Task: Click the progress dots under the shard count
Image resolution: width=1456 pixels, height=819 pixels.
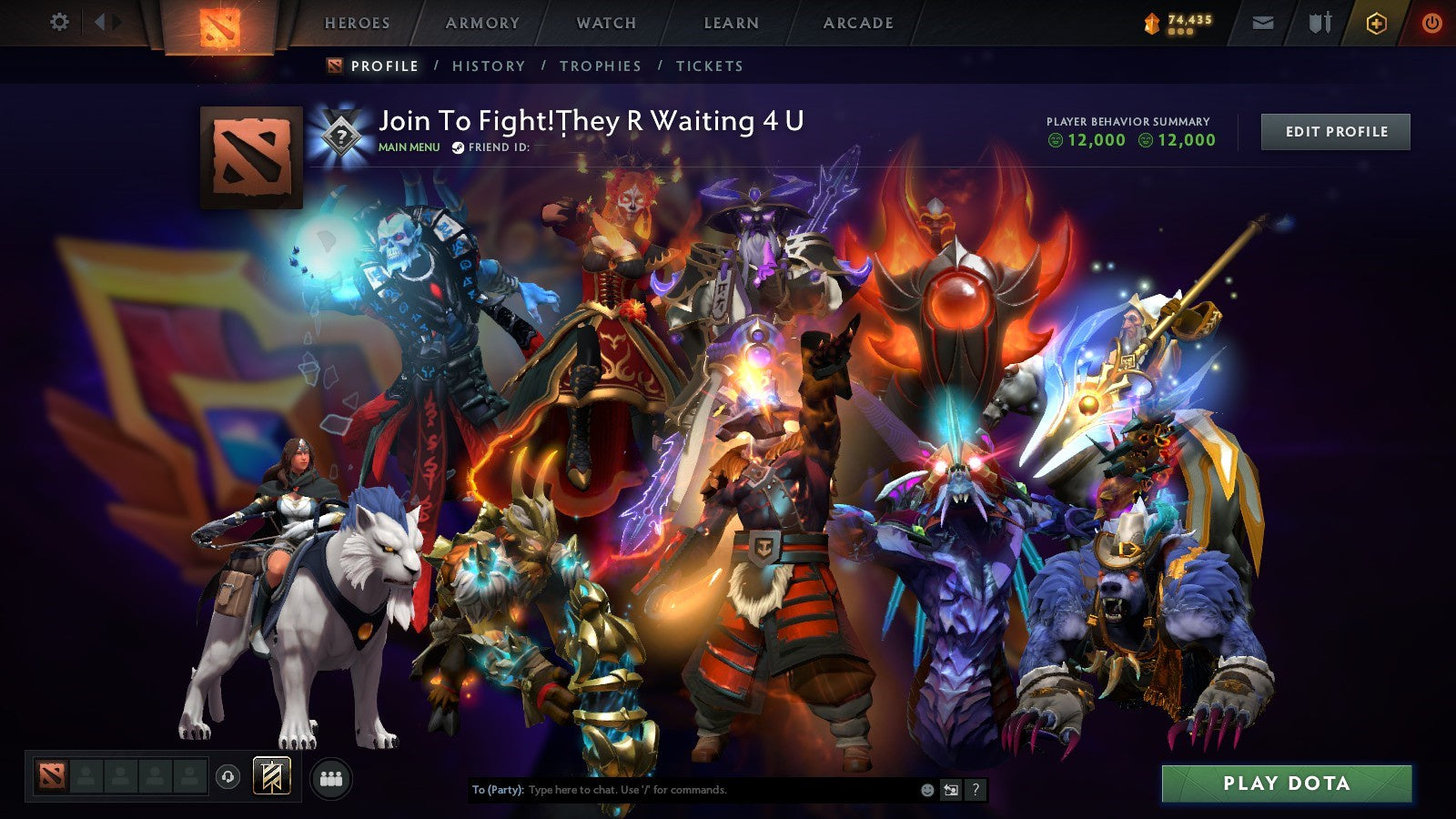Action: pyautogui.click(x=1180, y=30)
